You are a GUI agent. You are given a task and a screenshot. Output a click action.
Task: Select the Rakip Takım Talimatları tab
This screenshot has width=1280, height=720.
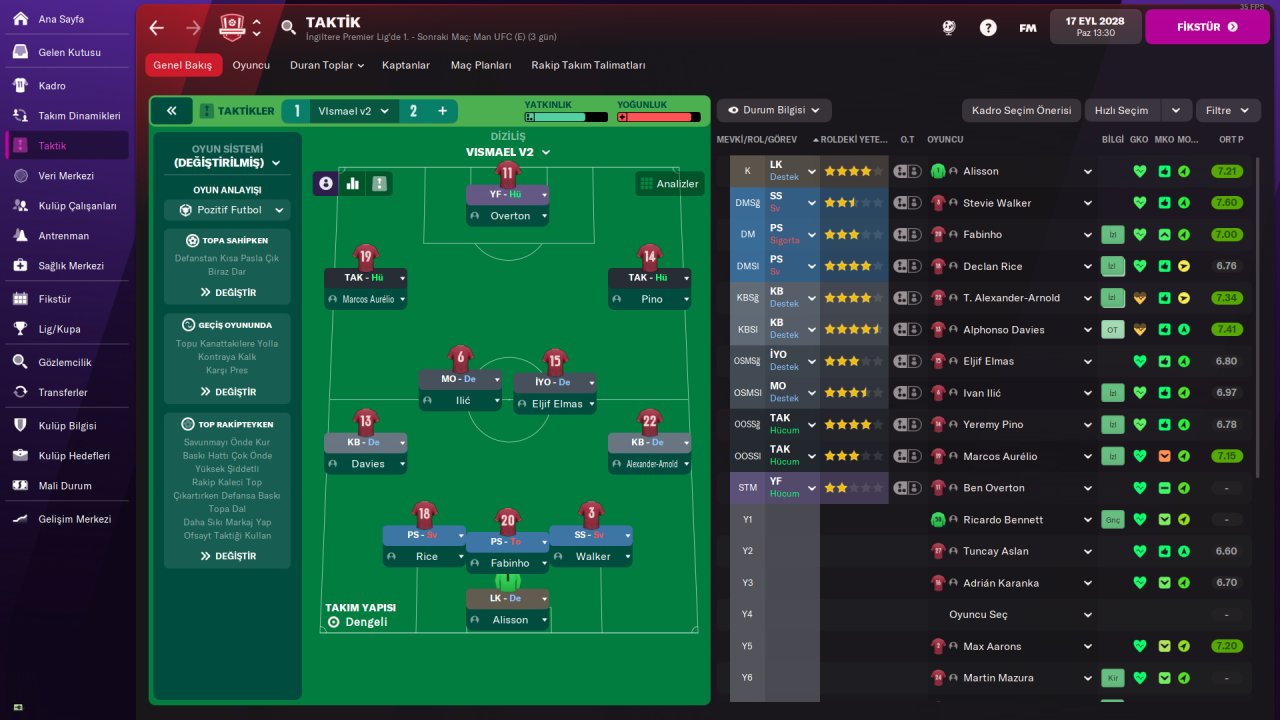point(588,65)
